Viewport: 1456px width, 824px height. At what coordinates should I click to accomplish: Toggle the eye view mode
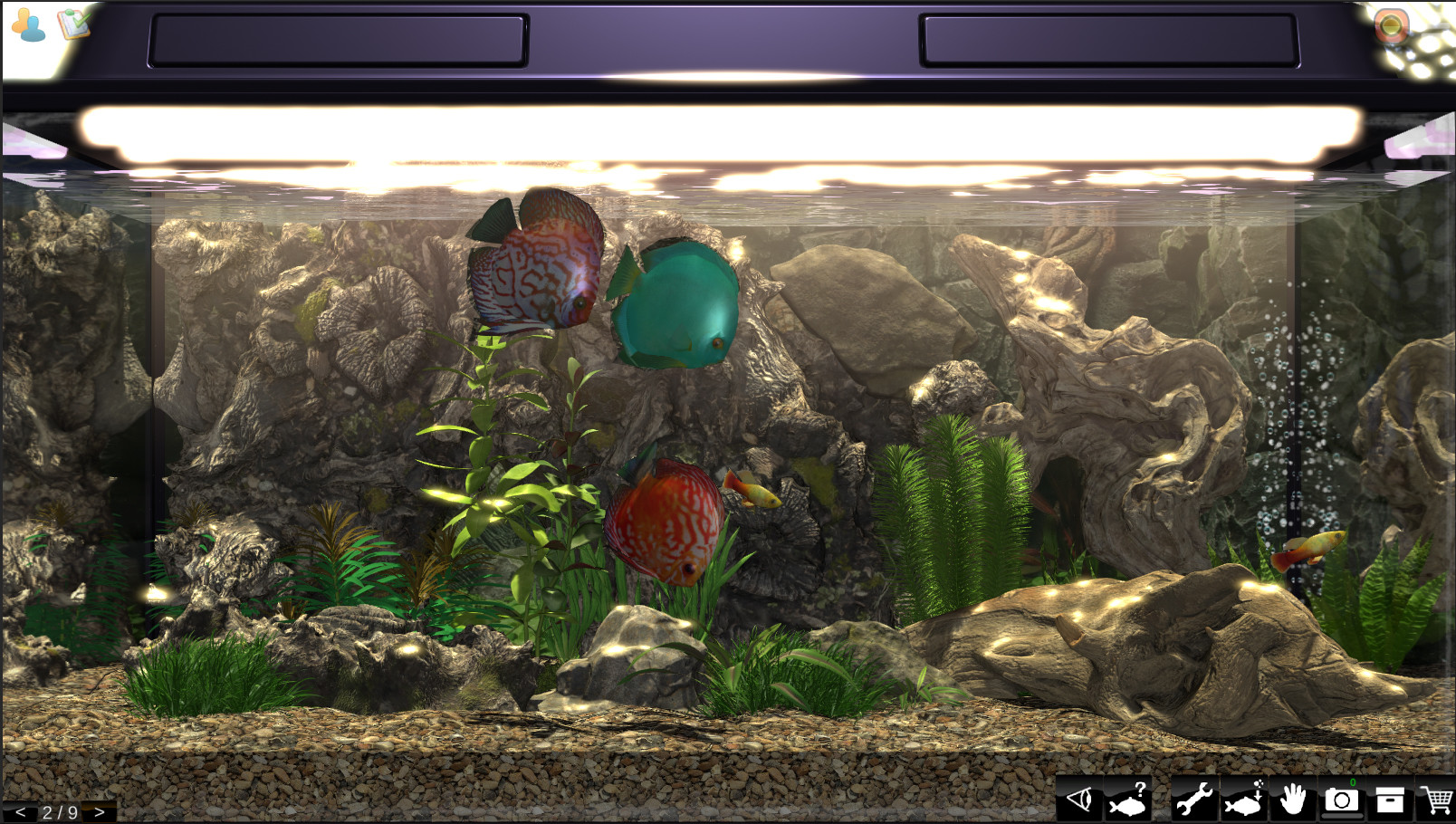(1080, 800)
